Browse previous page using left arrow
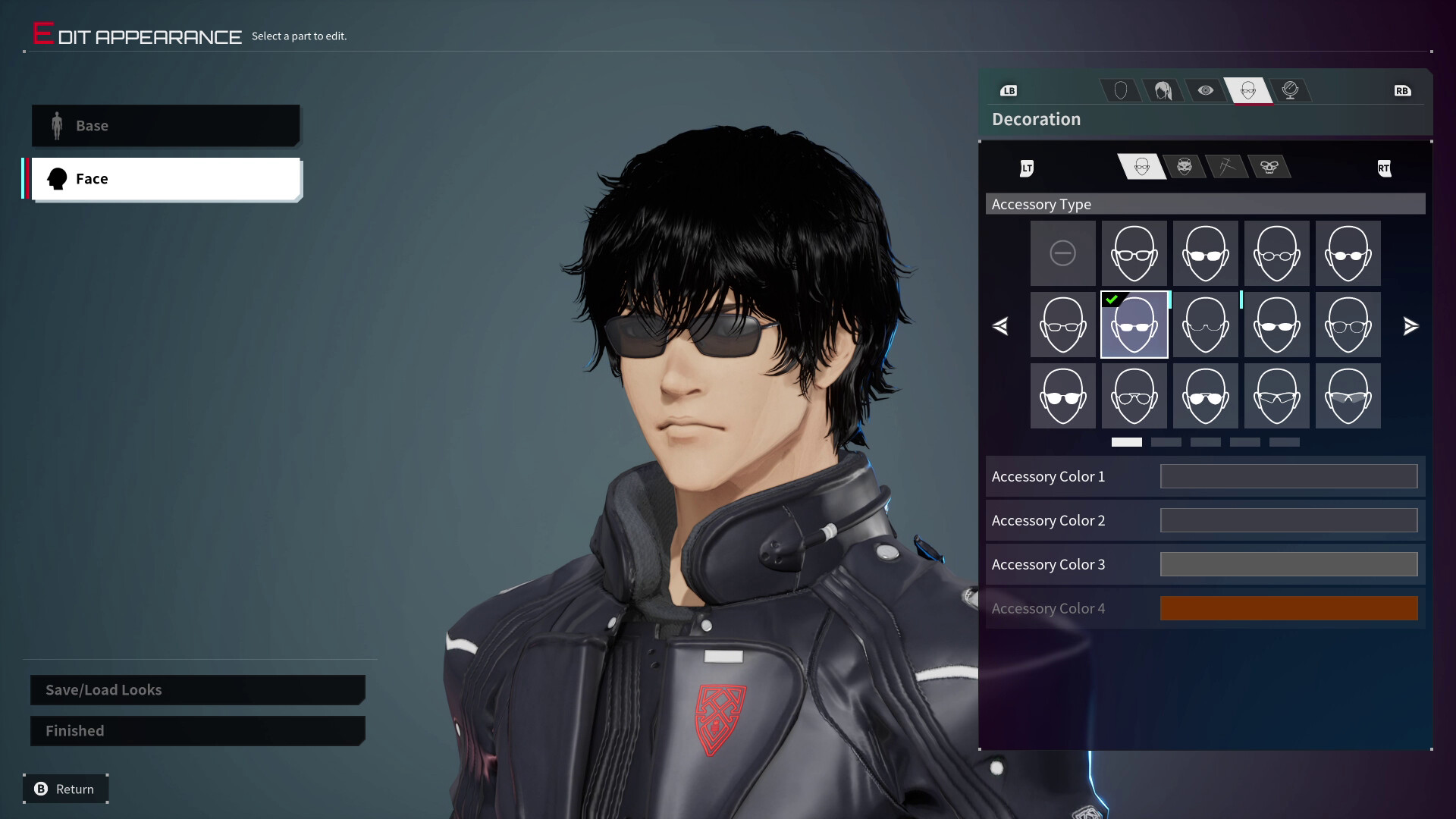 (1001, 326)
